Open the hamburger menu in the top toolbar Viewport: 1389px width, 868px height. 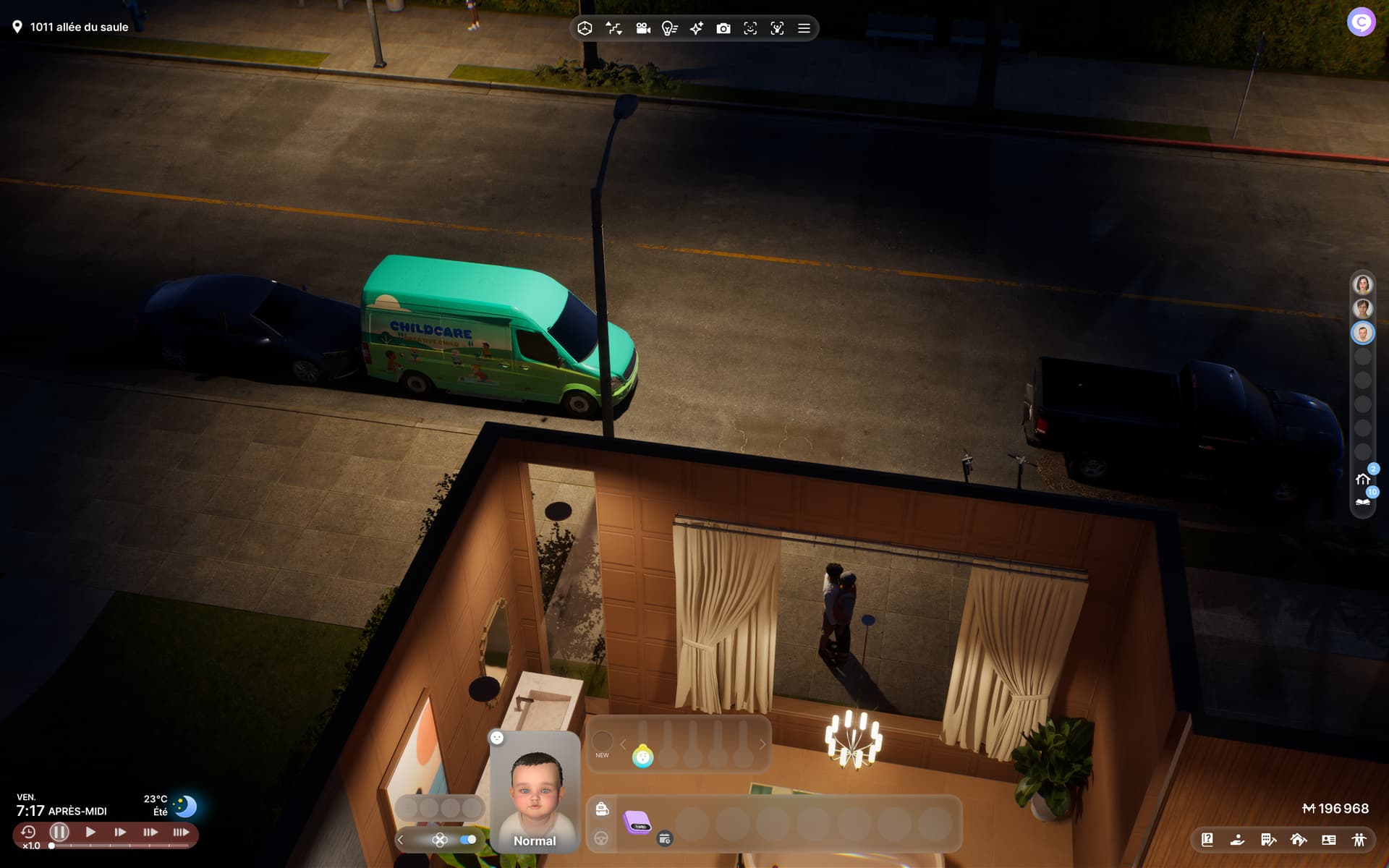(x=804, y=28)
